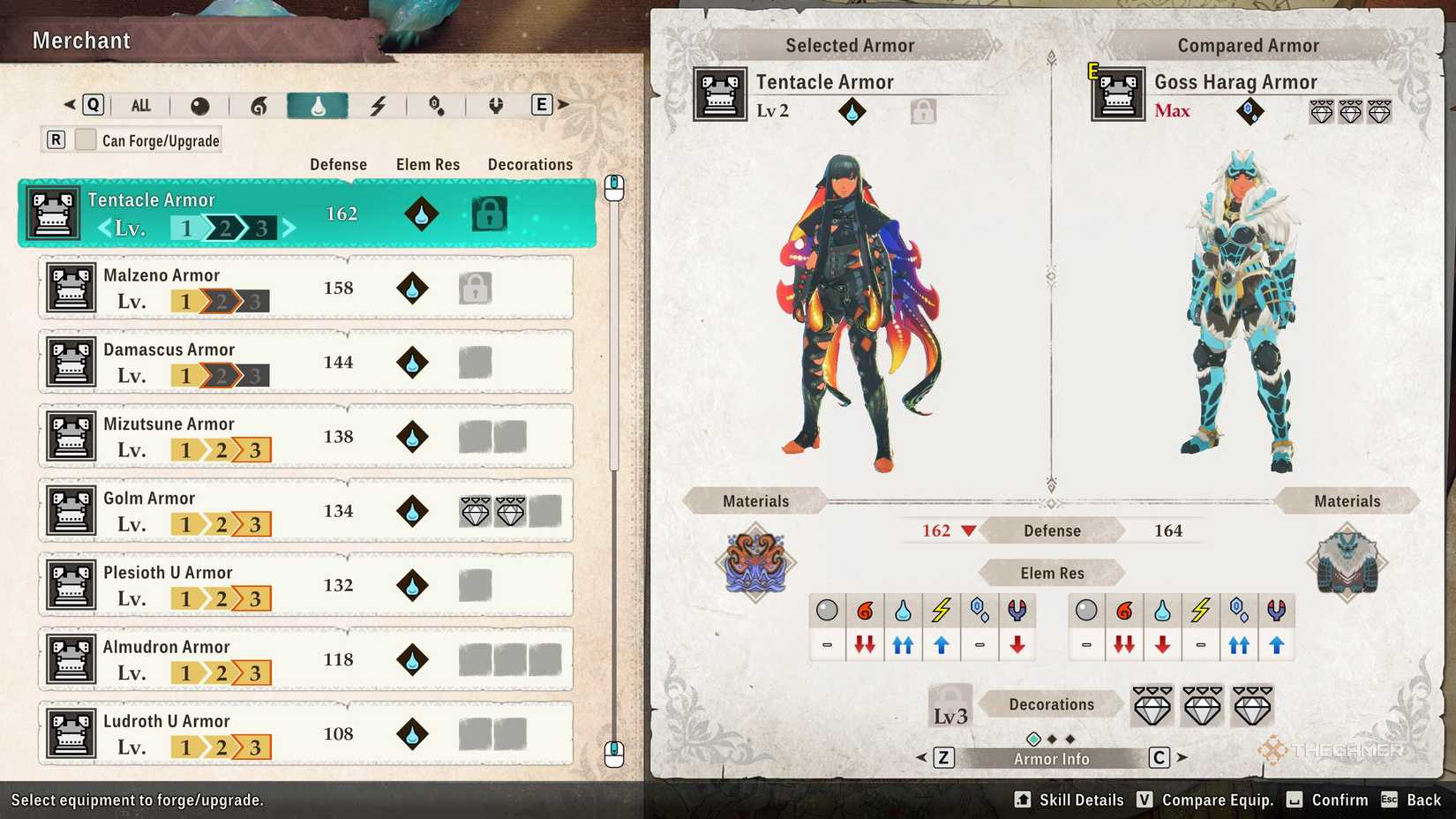Click the lock icon beside Tentacle Armor Lv 2
The image size is (1456, 819).
pyautogui.click(x=923, y=109)
